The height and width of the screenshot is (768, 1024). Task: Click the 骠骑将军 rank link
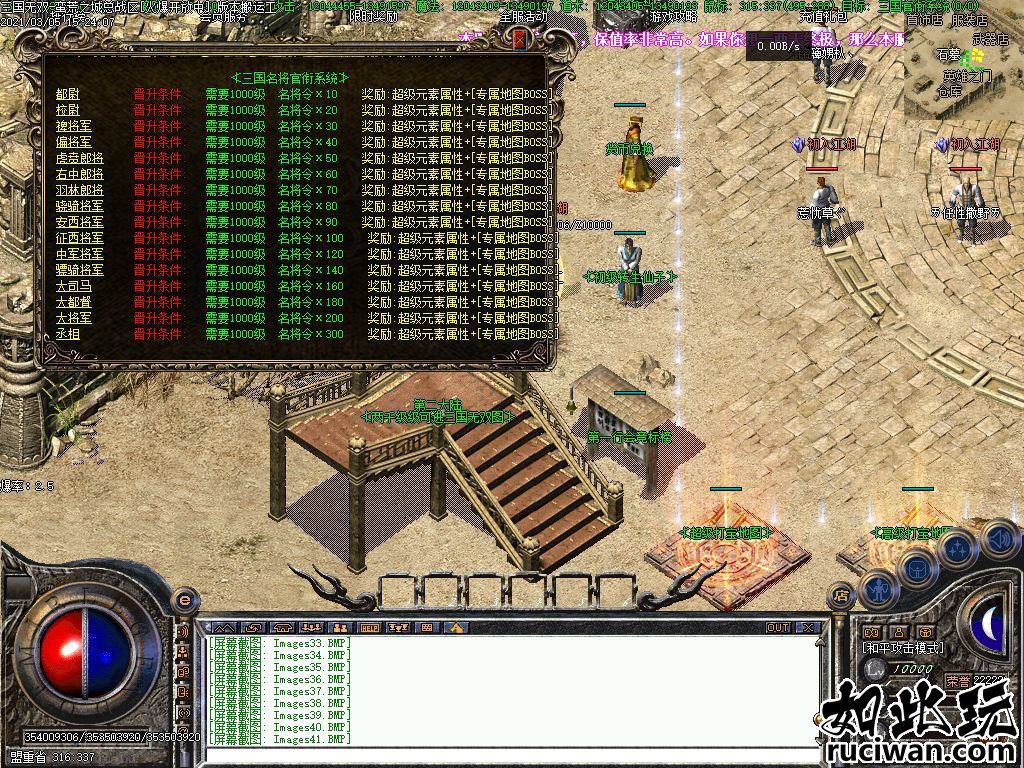79,270
